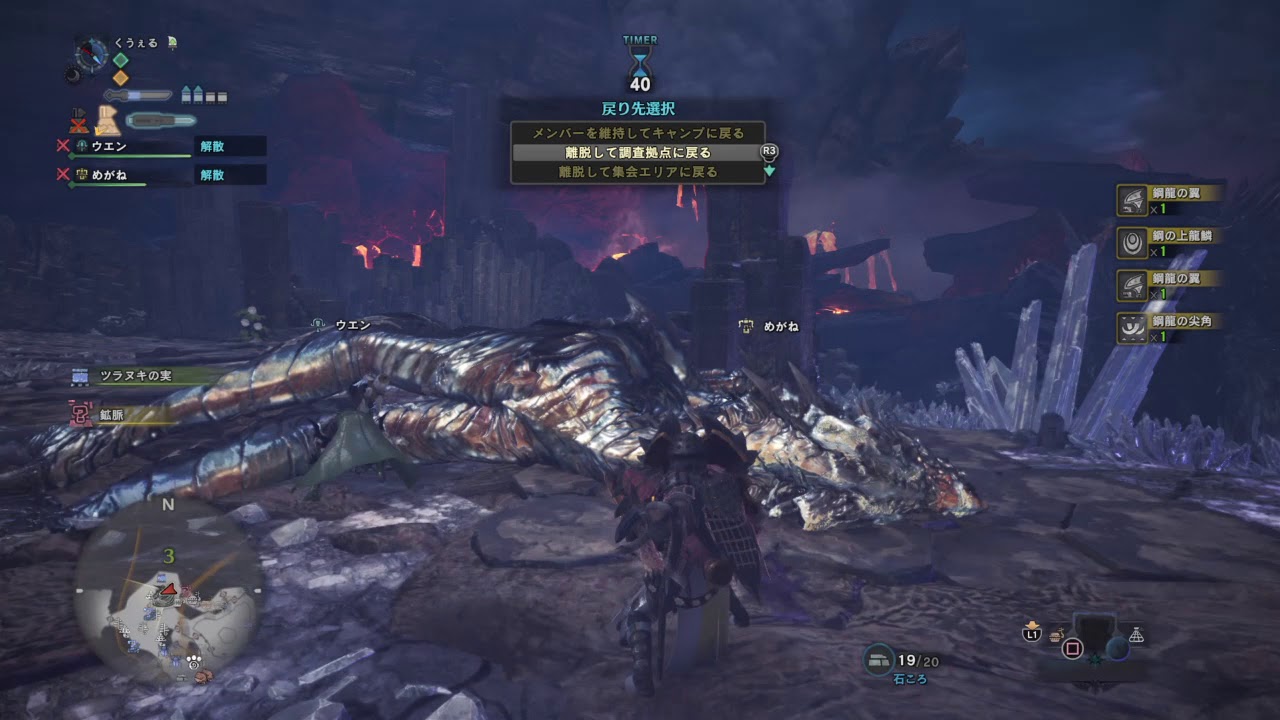Select party member ウエン row
This screenshot has height=720, width=1280.
point(130,146)
